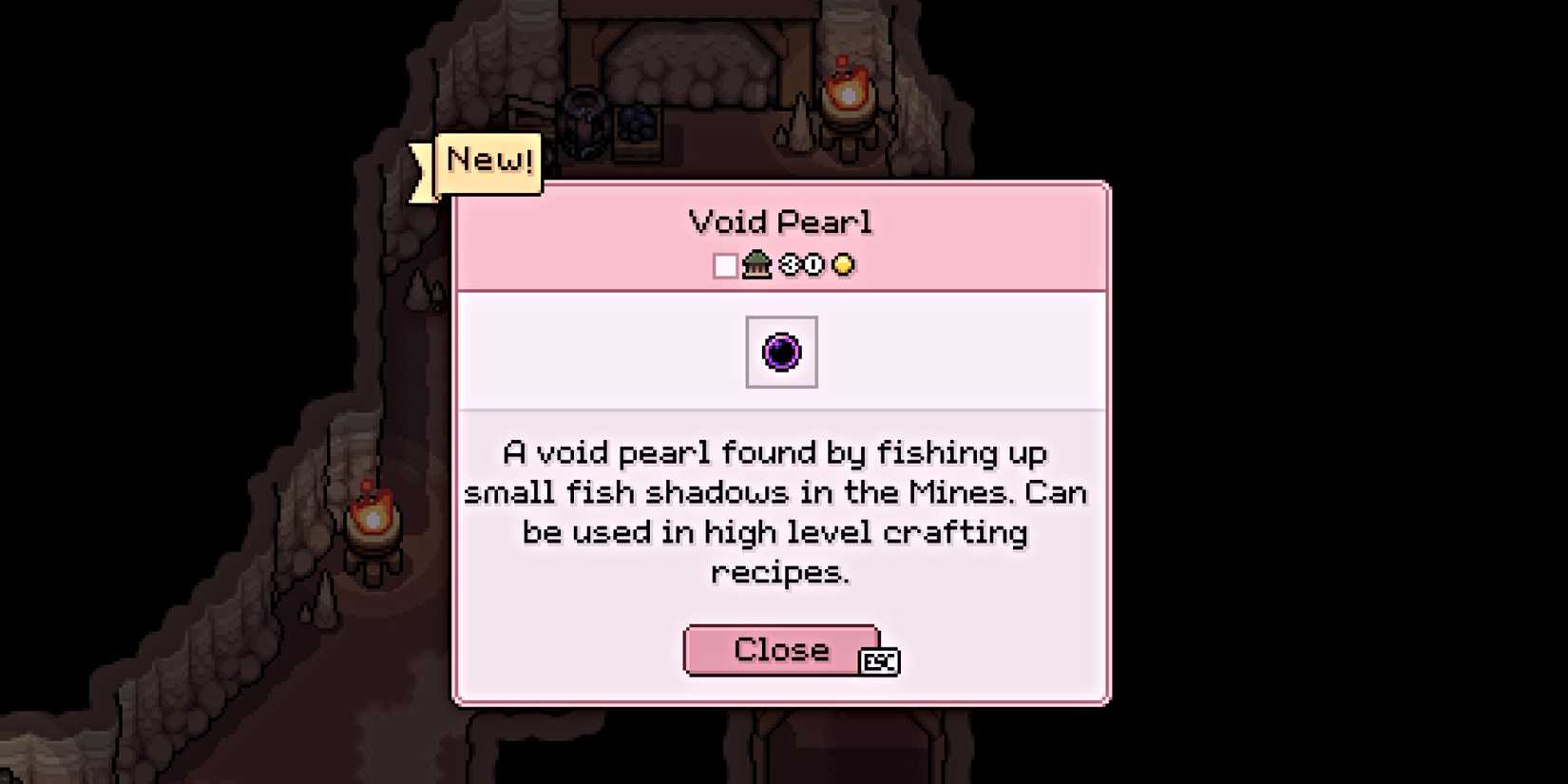Viewport: 1568px width, 784px height.
Task: Click the dark jar on the shop counter
Action: click(582, 119)
